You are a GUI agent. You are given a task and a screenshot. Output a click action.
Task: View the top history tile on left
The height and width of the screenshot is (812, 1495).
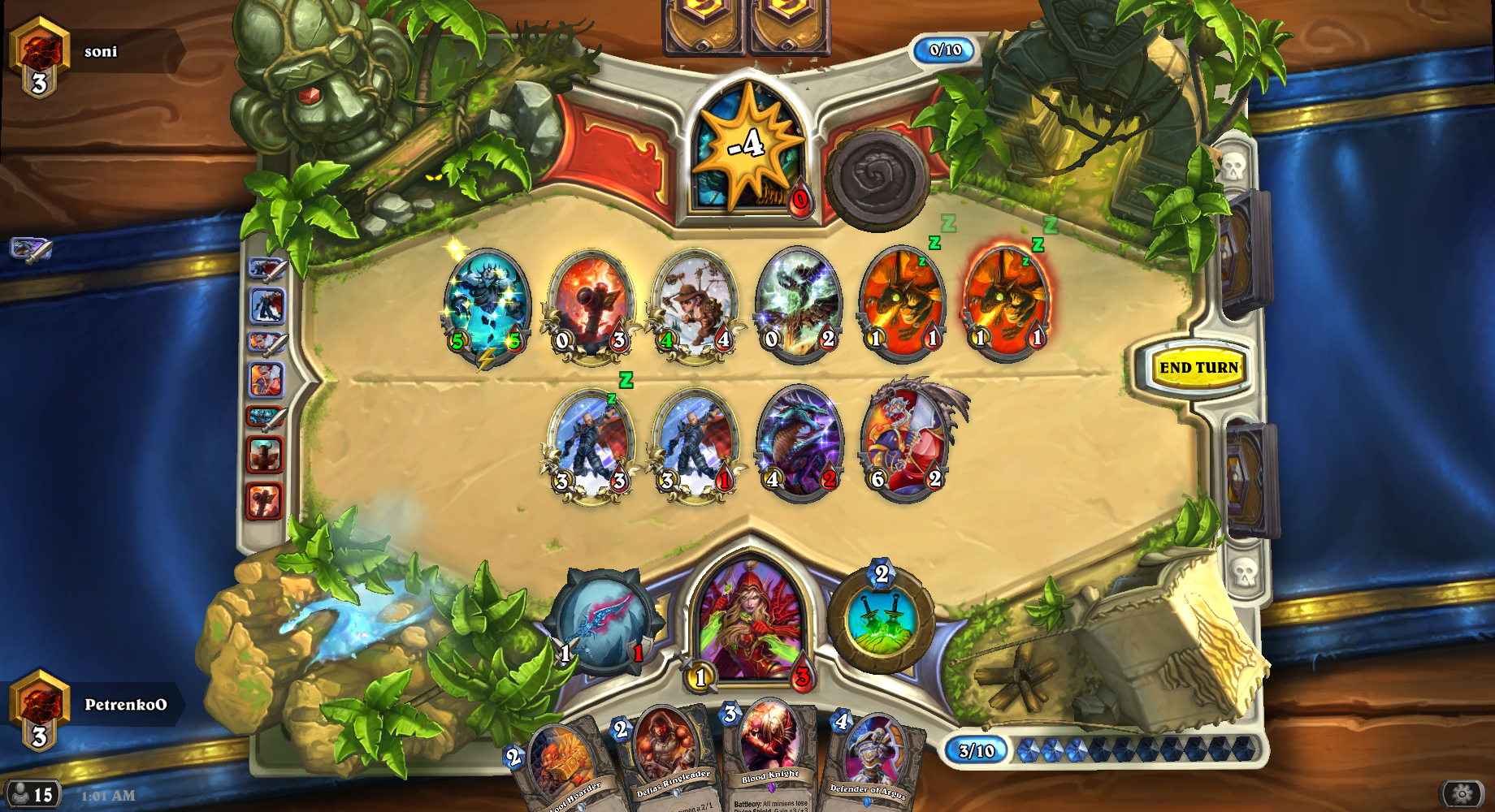click(x=267, y=268)
